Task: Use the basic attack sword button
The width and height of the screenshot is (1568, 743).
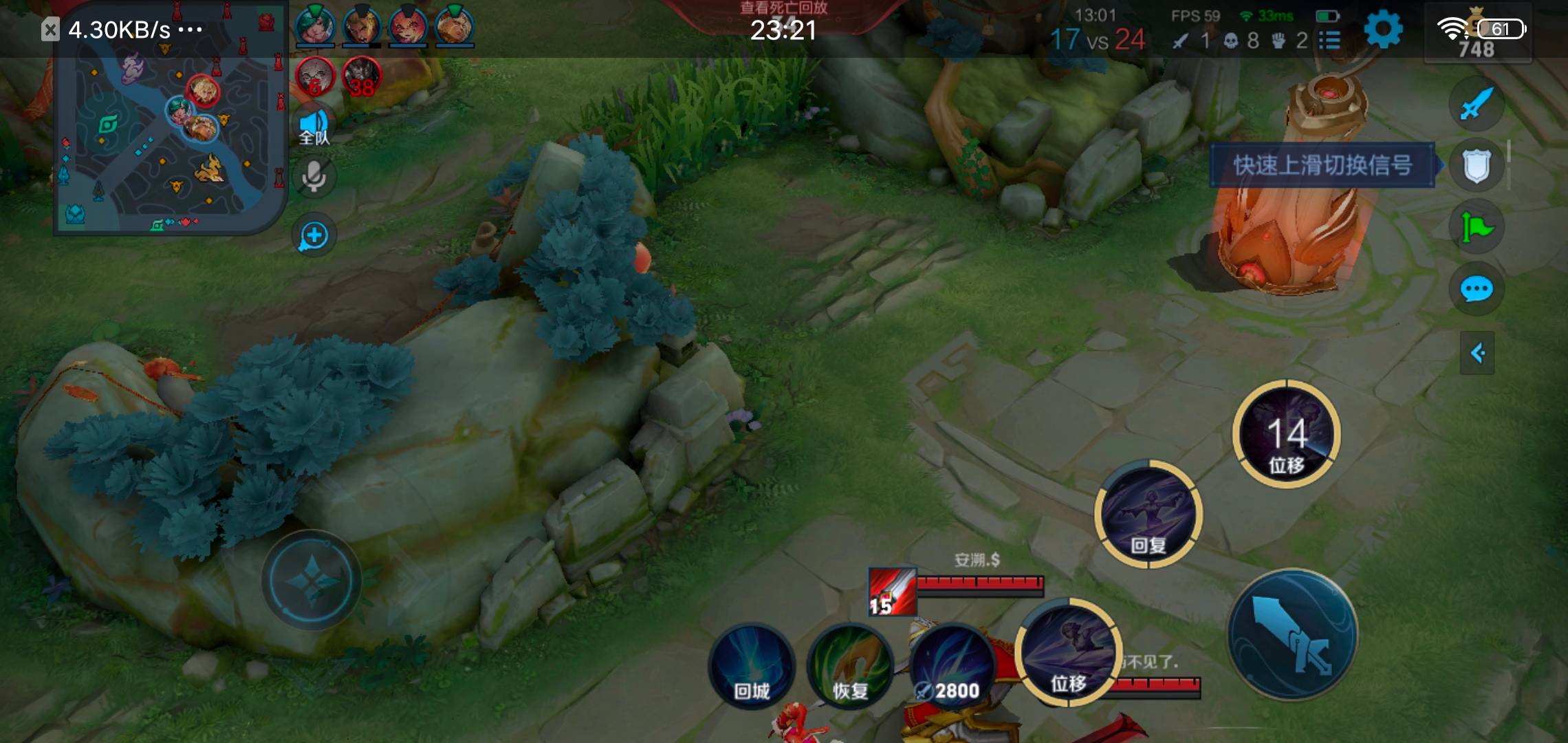Action: pyautogui.click(x=1292, y=634)
